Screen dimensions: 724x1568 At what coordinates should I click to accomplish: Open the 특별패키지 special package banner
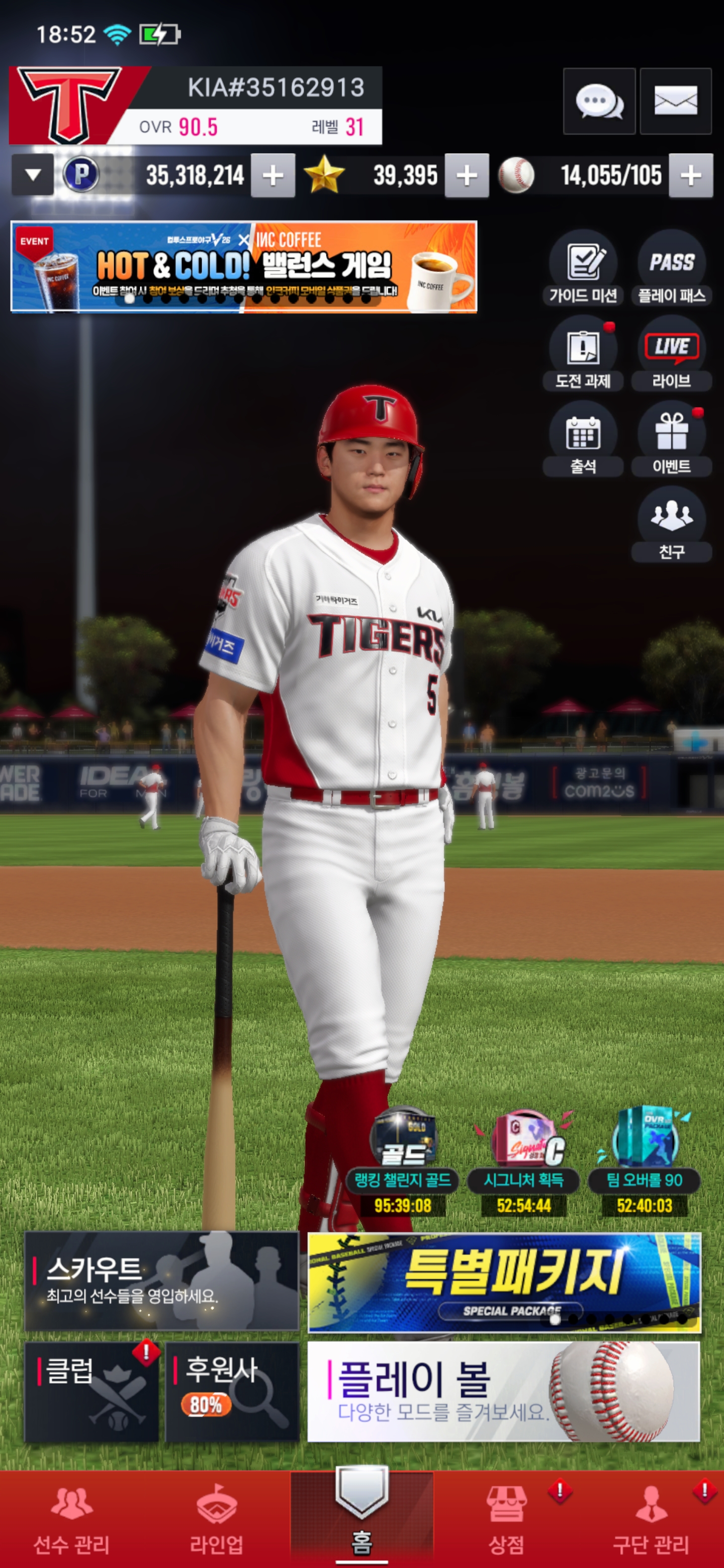coord(504,1282)
